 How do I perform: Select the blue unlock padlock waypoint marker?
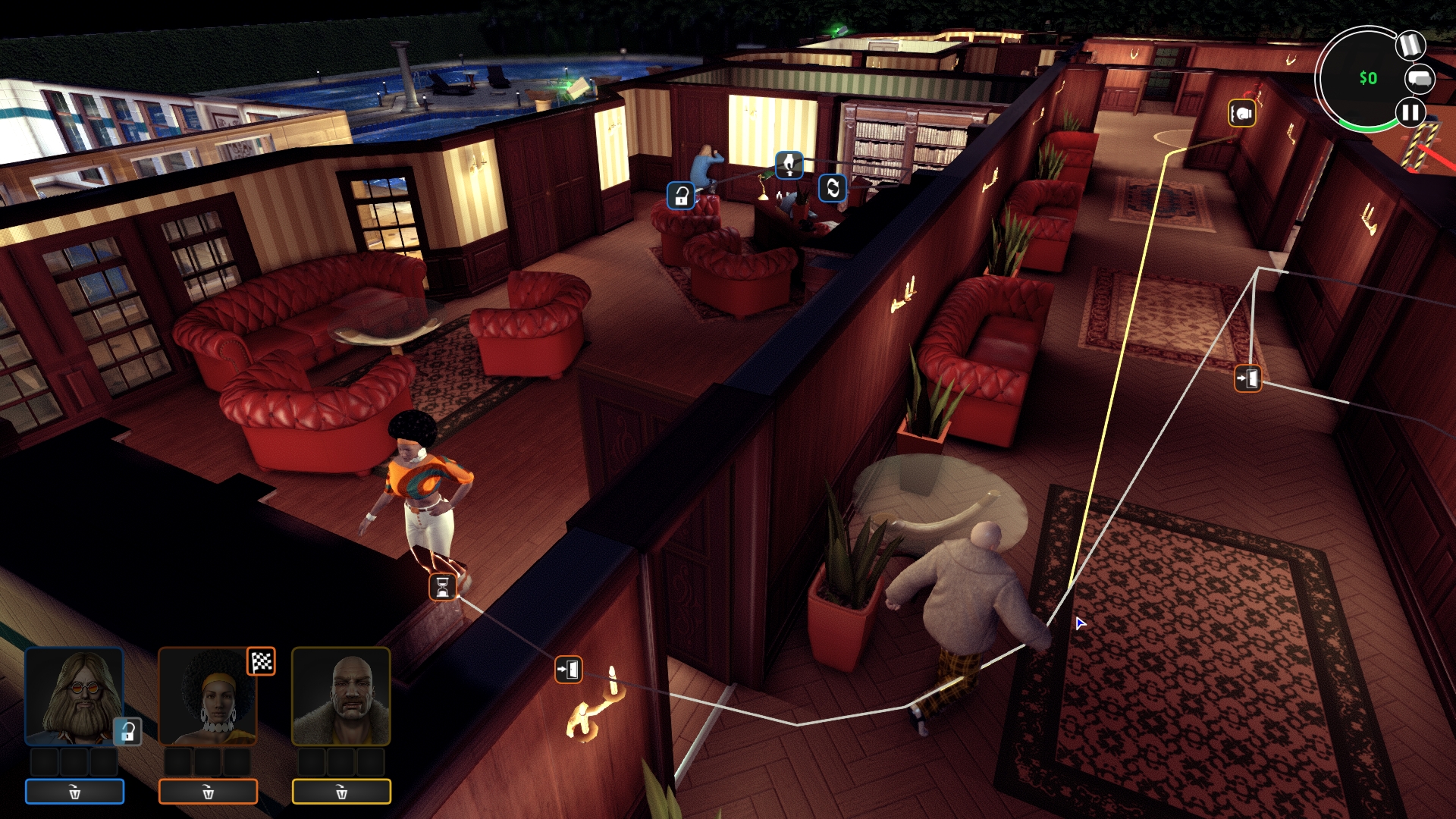[x=681, y=196]
